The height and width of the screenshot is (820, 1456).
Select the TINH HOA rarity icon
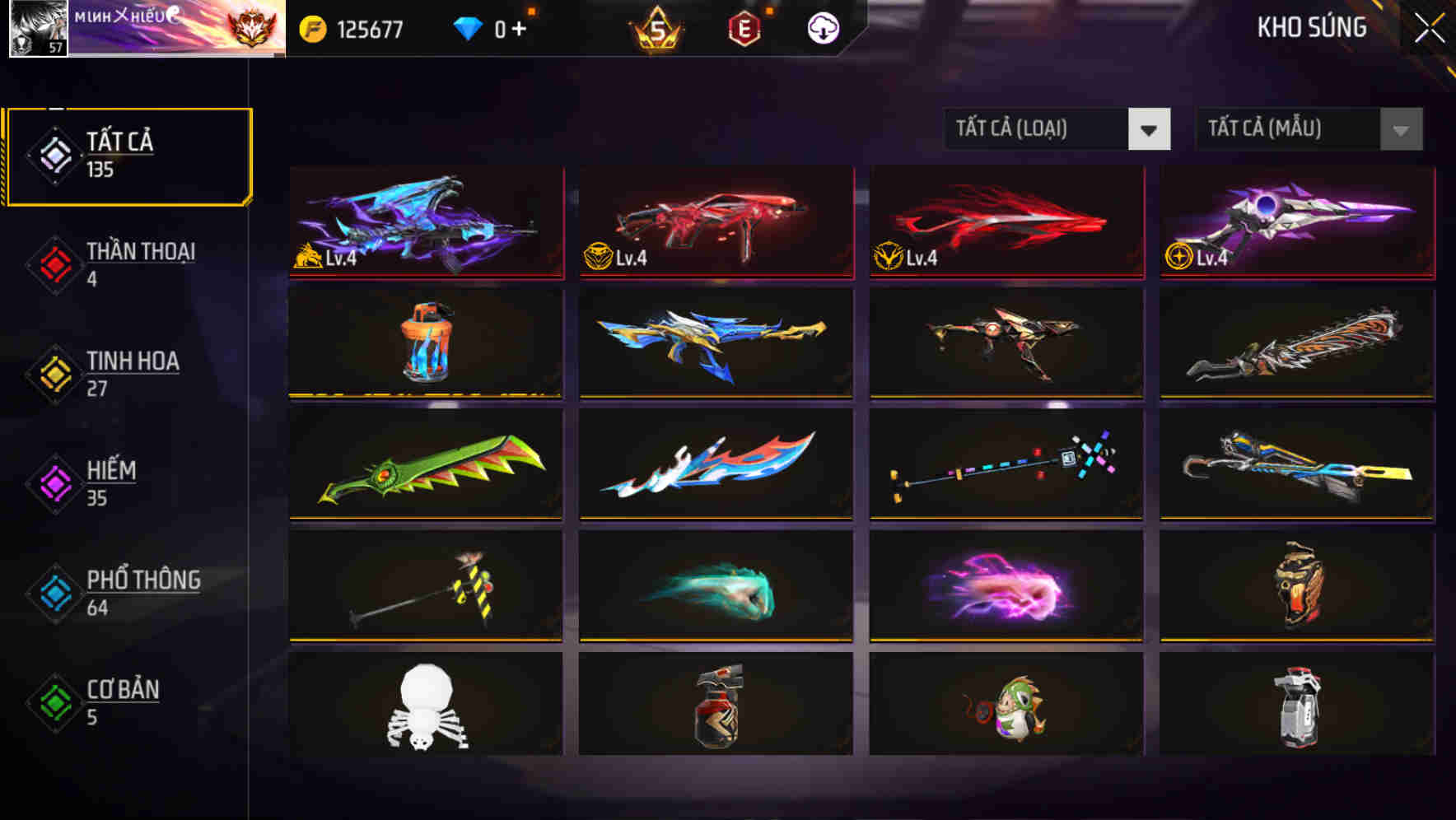pyautogui.click(x=54, y=373)
